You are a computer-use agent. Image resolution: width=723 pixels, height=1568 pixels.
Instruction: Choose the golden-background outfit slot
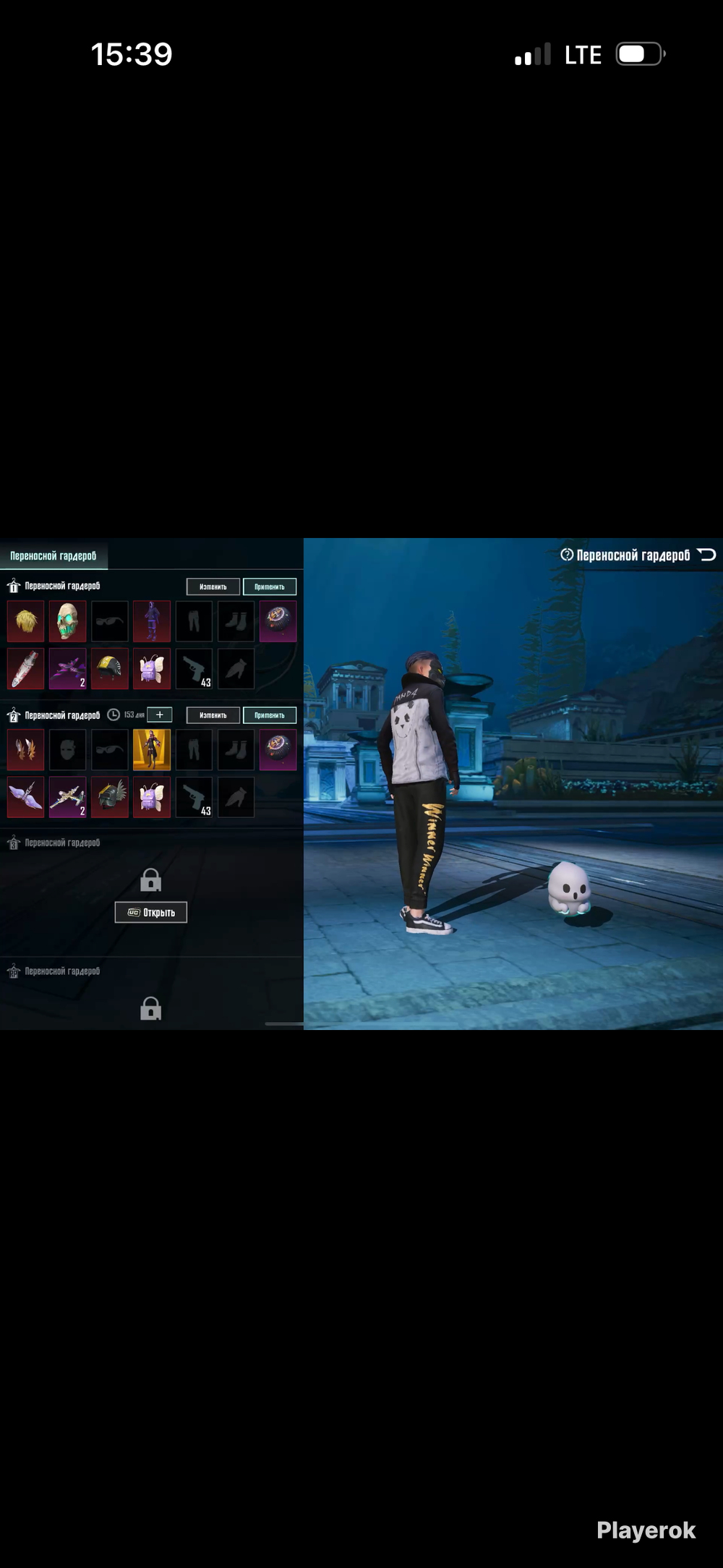coord(152,750)
